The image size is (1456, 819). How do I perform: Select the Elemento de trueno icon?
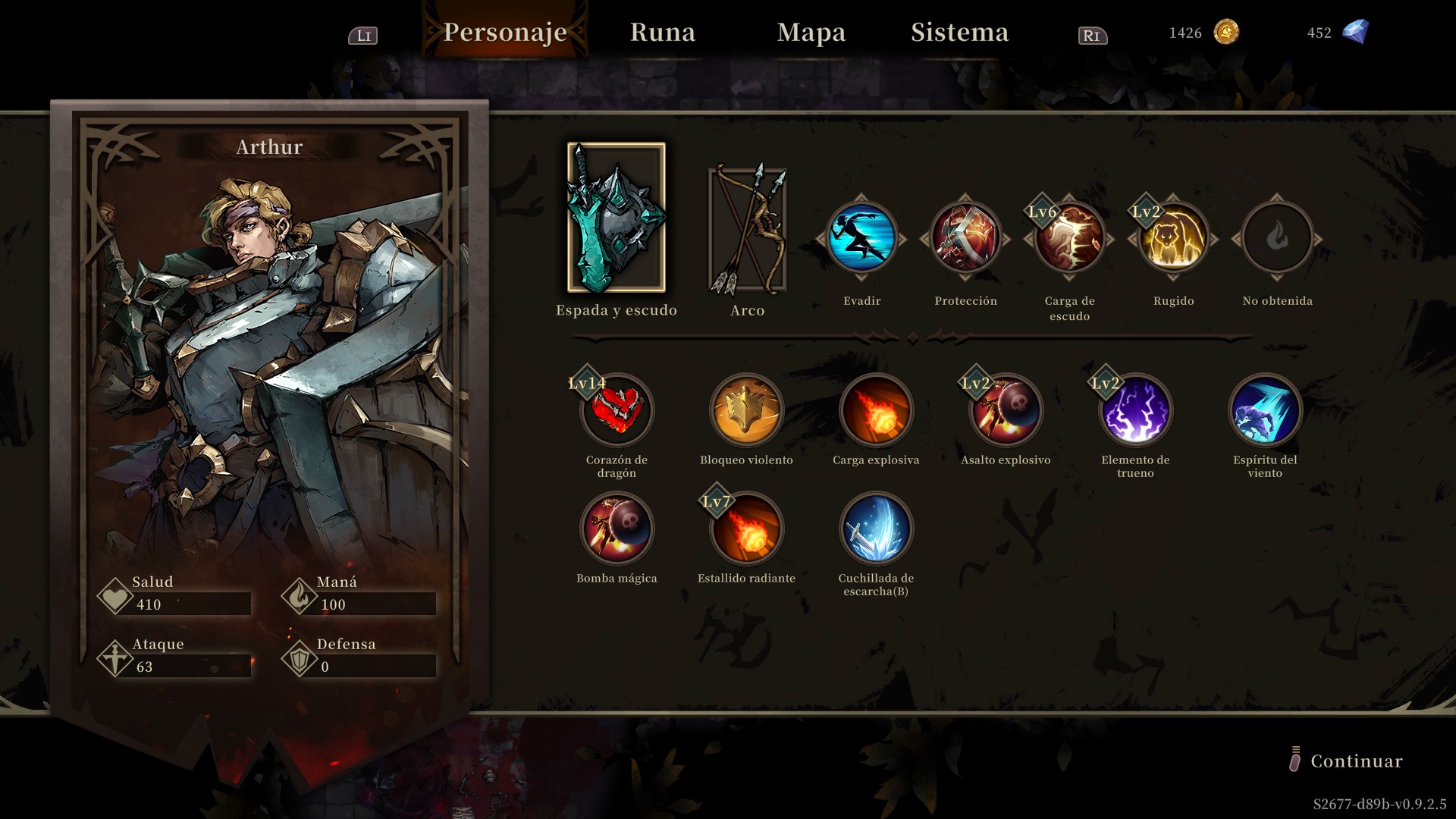pyautogui.click(x=1135, y=410)
